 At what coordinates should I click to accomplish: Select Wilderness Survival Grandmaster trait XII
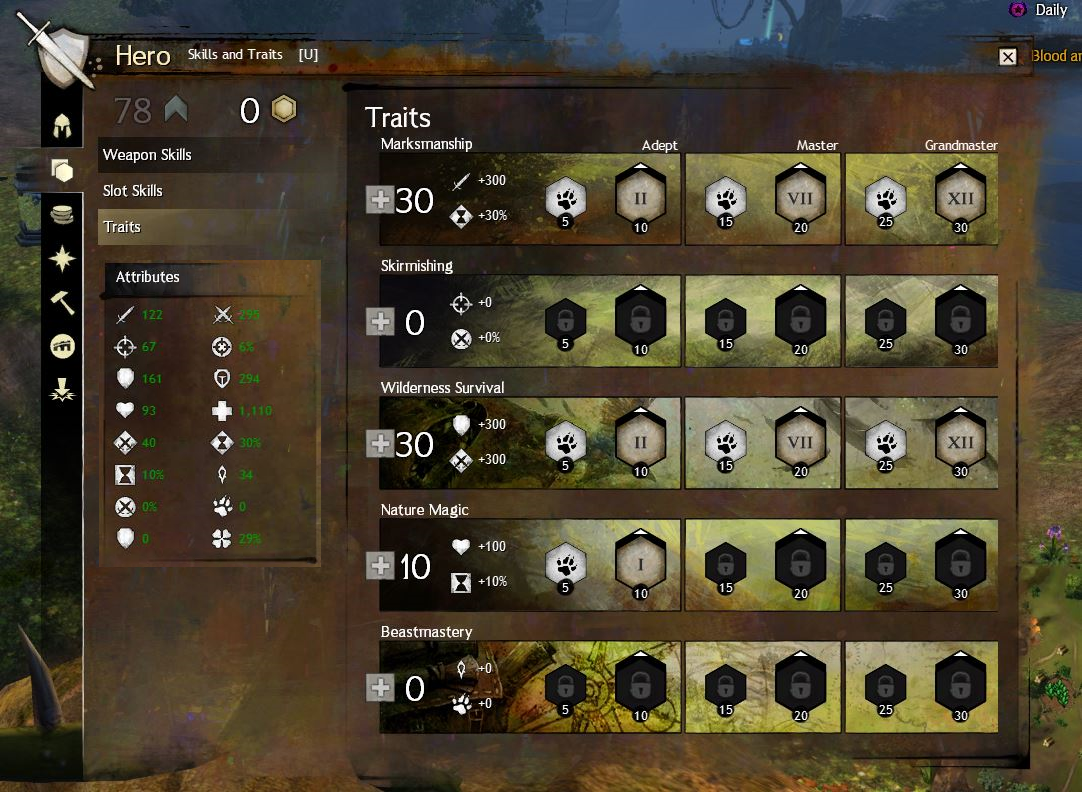pos(960,442)
